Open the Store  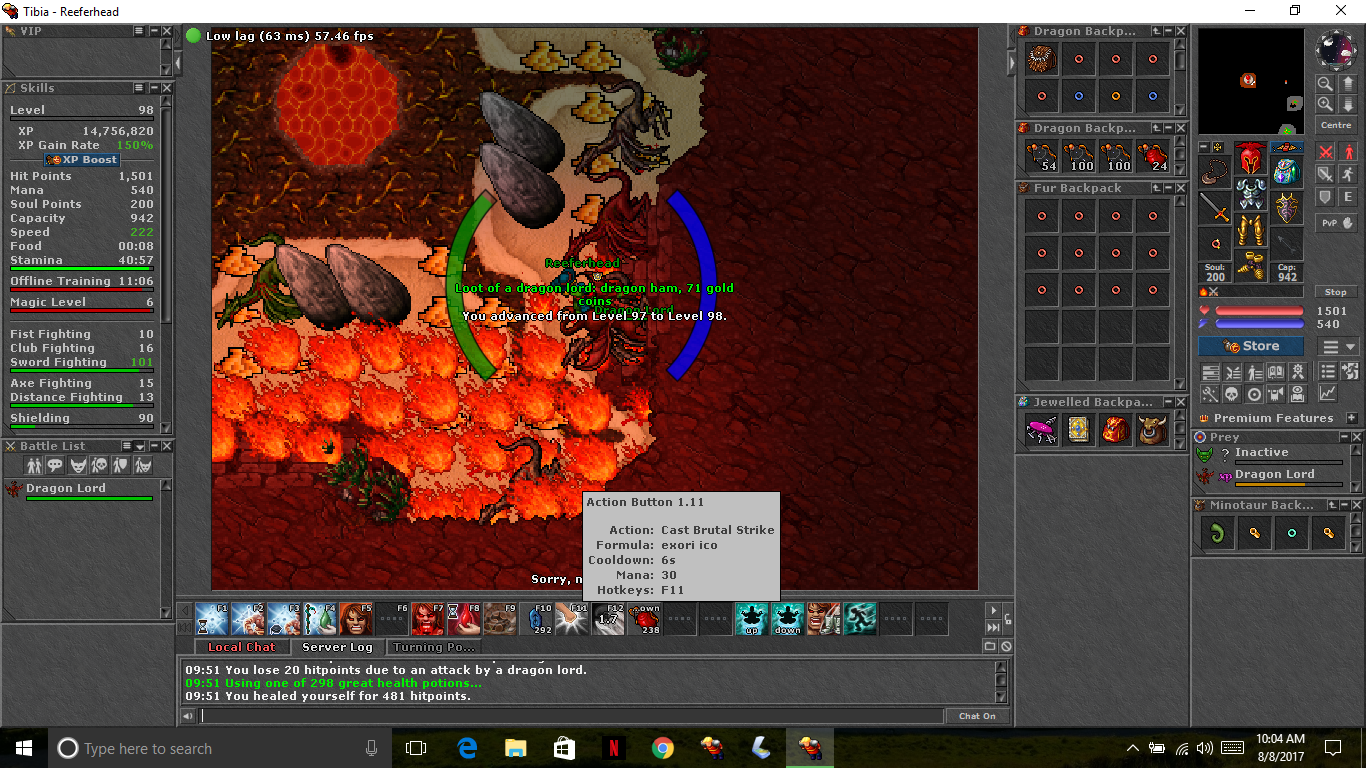click(x=1251, y=346)
